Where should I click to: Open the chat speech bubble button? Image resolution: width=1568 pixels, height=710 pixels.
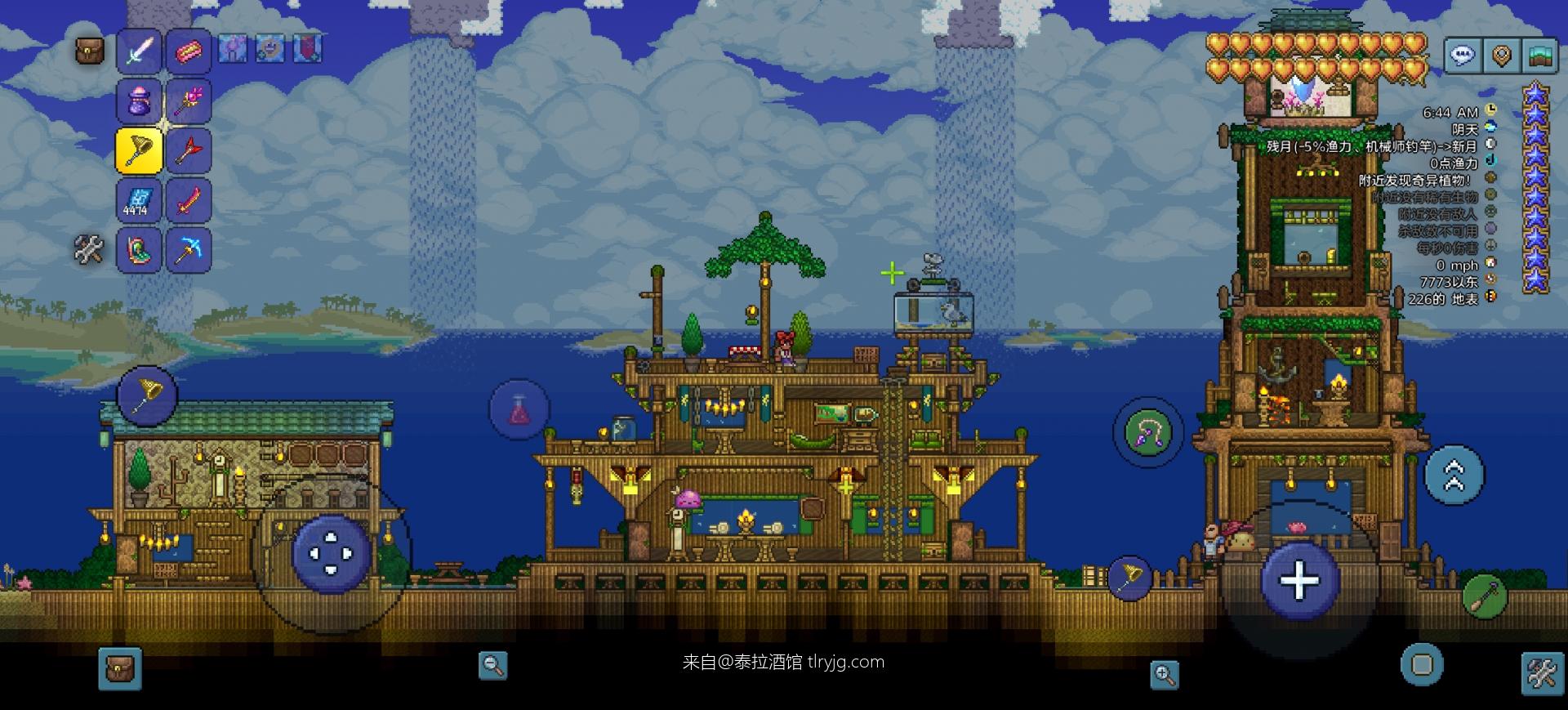click(x=1462, y=56)
